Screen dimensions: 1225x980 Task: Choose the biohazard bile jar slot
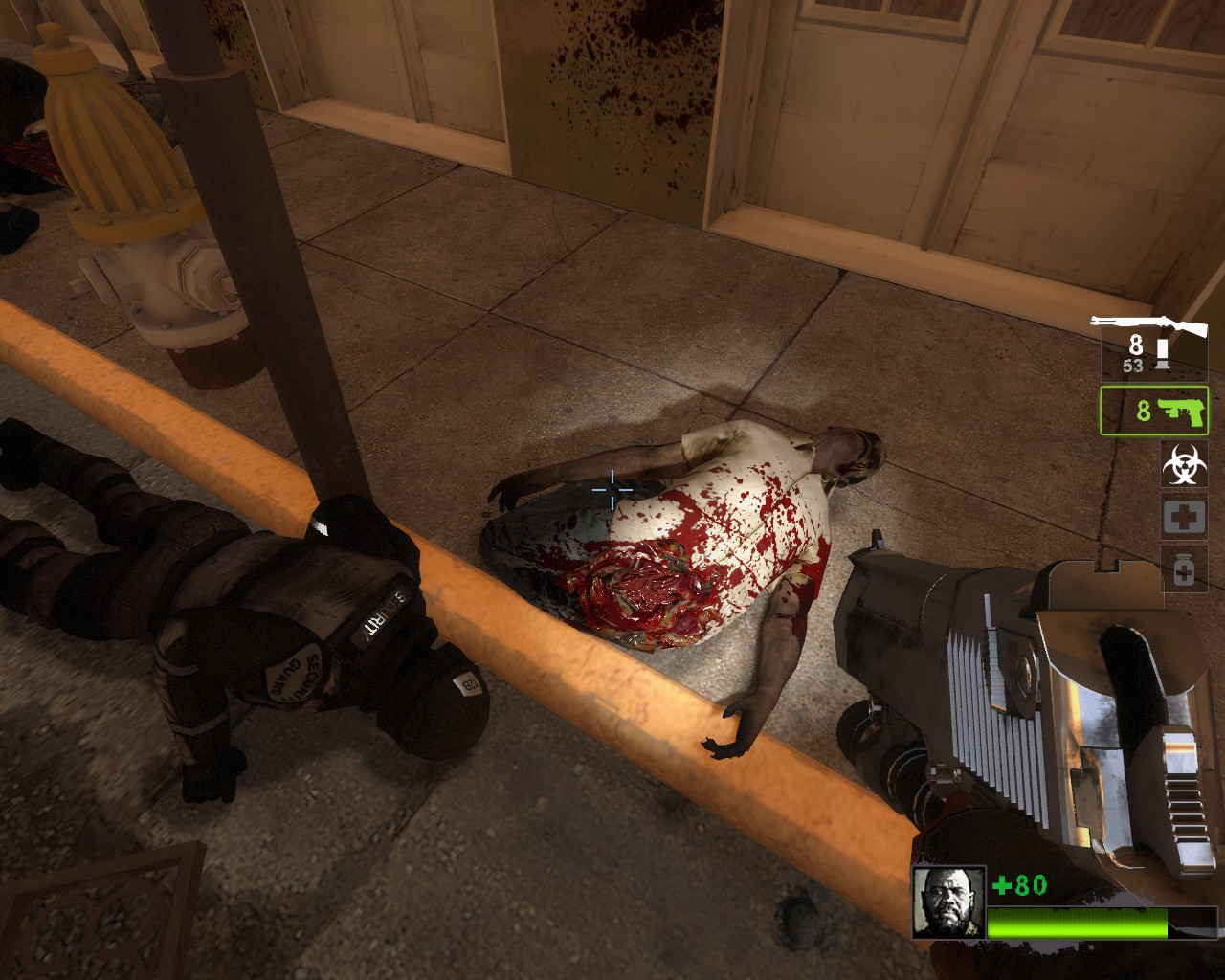coord(1184,463)
